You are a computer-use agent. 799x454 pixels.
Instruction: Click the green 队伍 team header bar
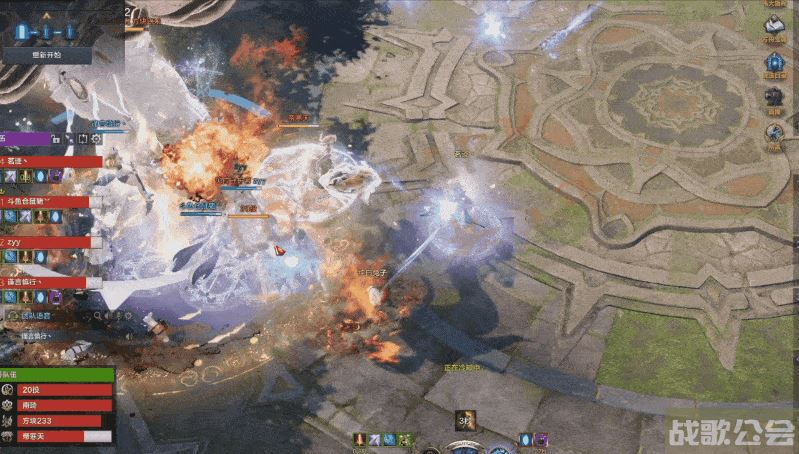pyautogui.click(x=57, y=375)
